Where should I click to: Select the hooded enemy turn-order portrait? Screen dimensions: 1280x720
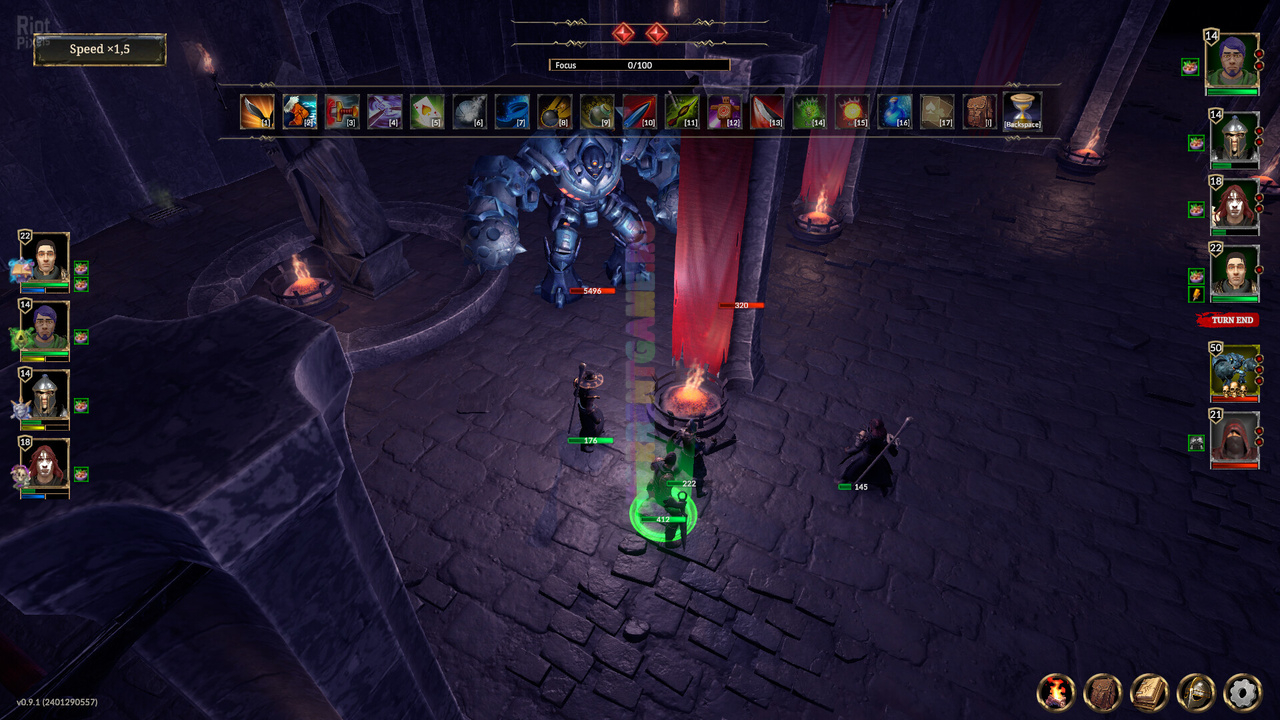1233,438
